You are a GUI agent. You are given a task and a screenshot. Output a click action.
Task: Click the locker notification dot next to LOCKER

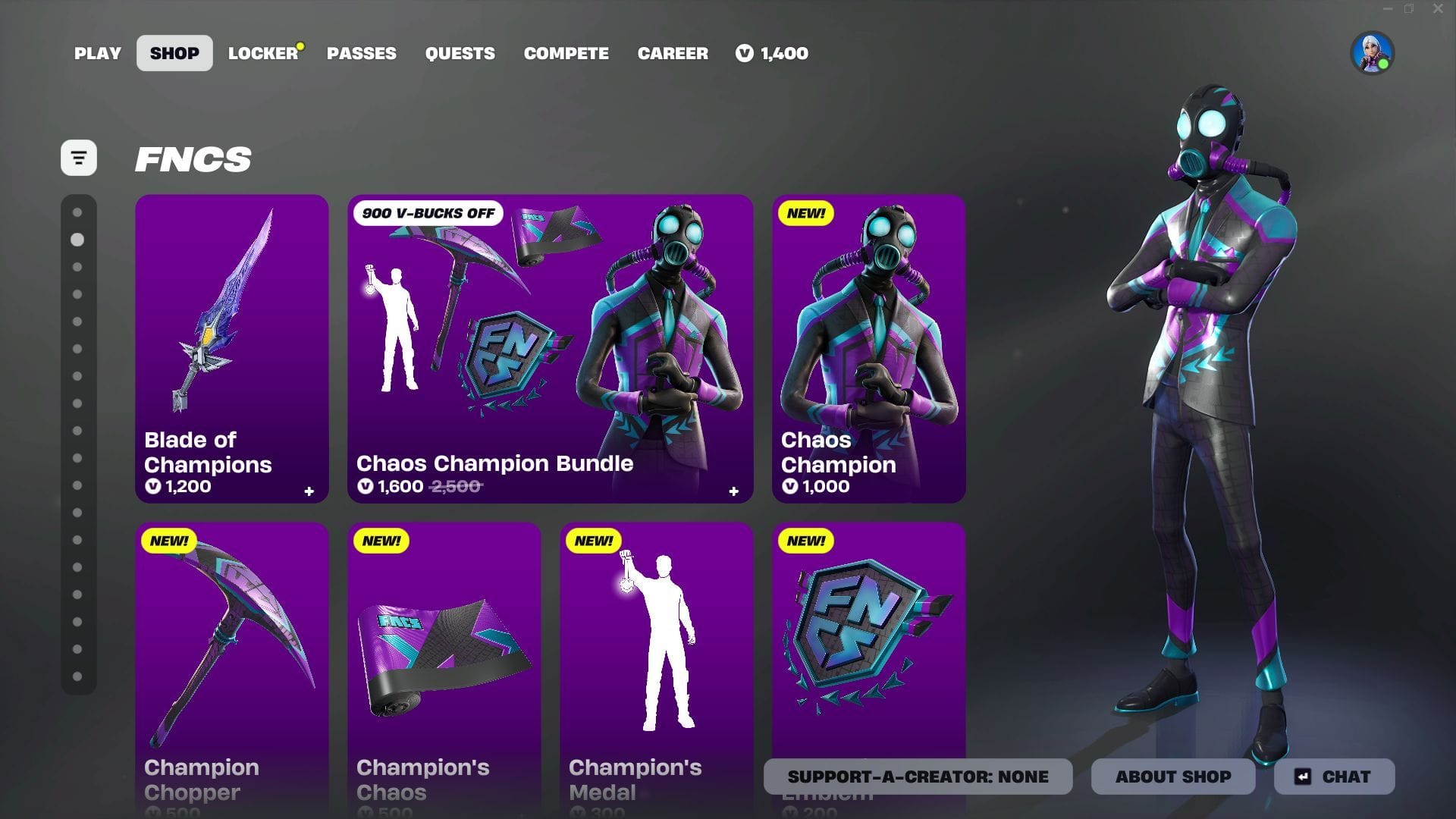[x=300, y=45]
